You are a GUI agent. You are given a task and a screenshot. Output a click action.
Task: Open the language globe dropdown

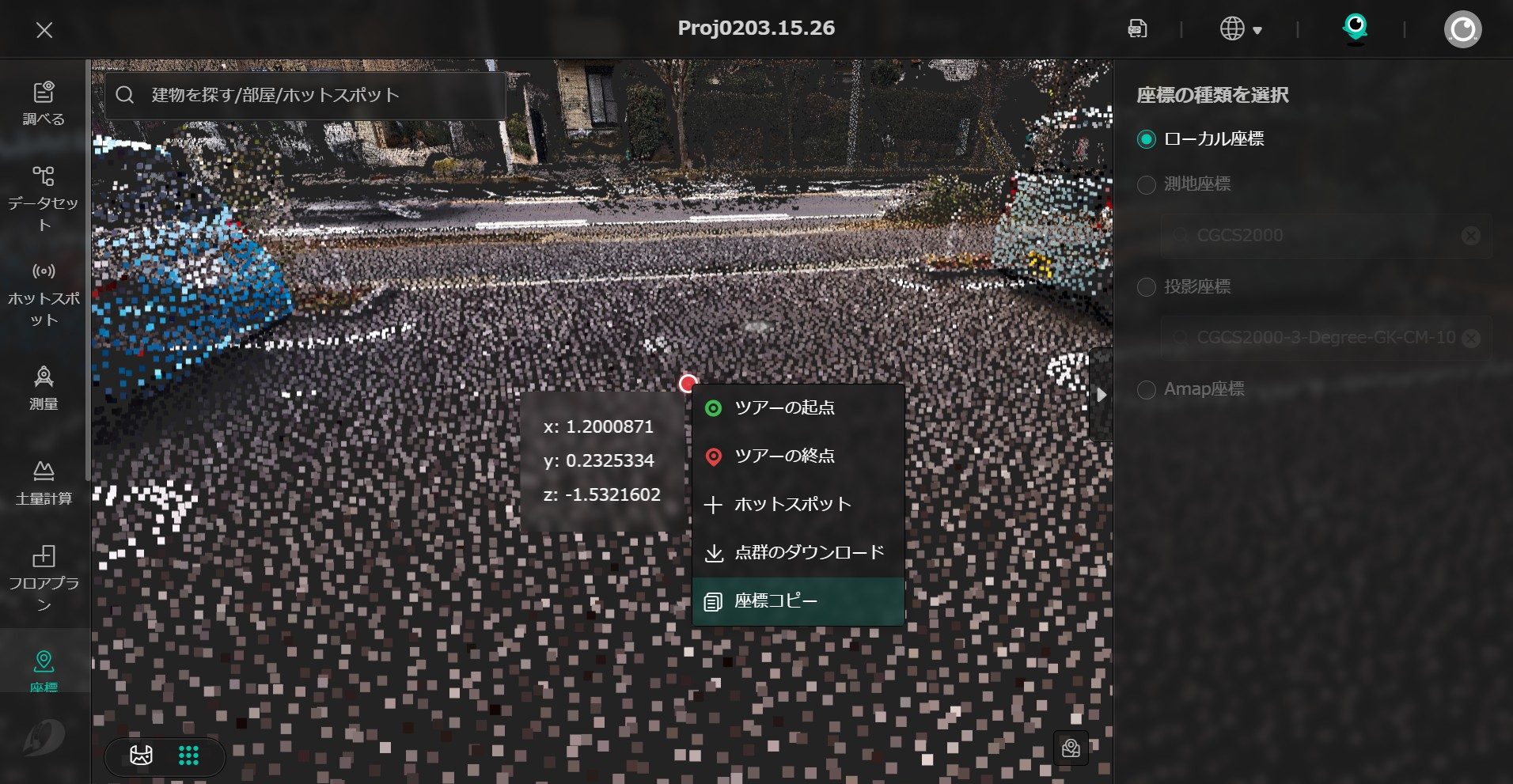point(1240,29)
